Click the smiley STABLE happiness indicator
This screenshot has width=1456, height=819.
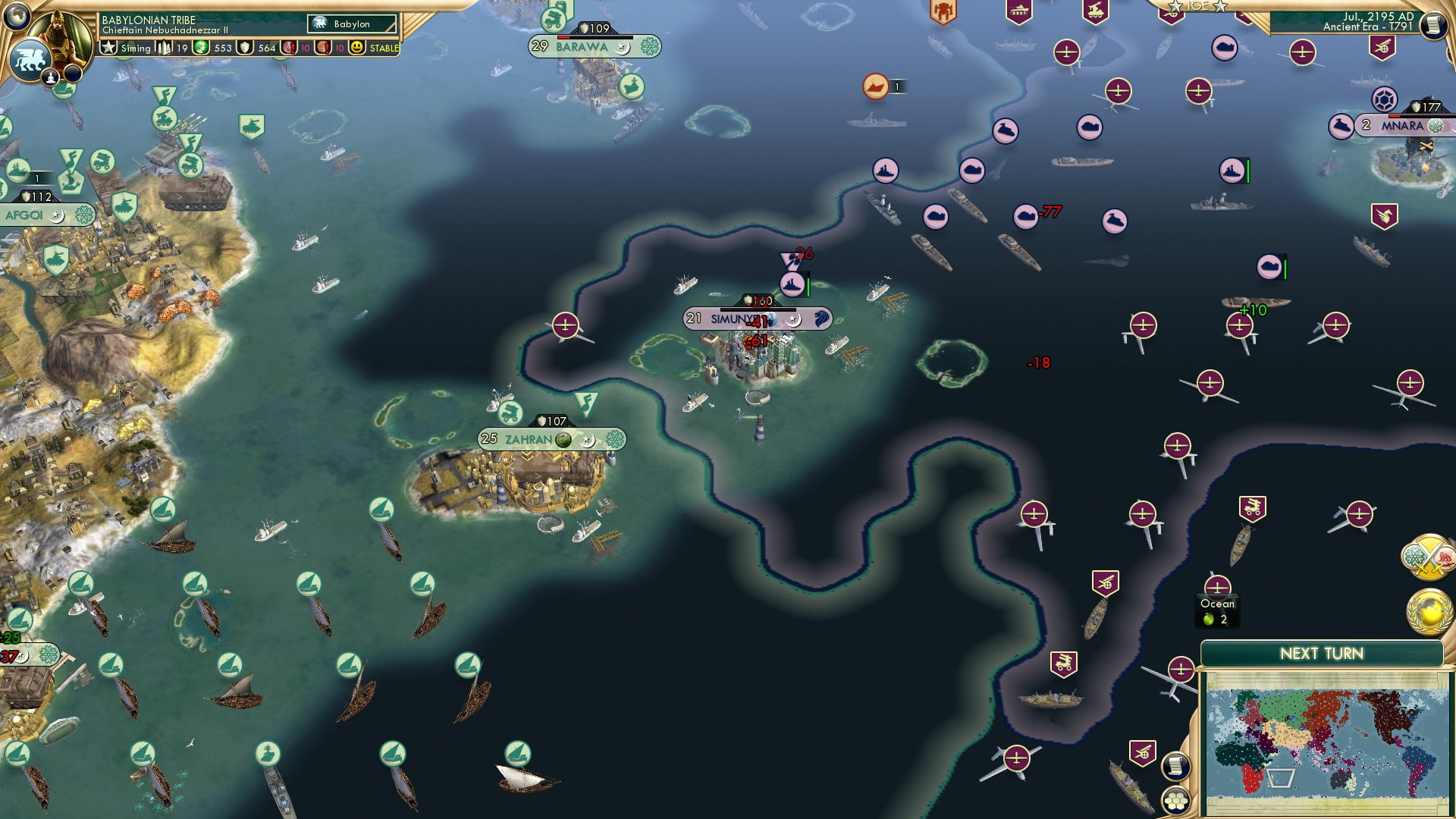[356, 49]
